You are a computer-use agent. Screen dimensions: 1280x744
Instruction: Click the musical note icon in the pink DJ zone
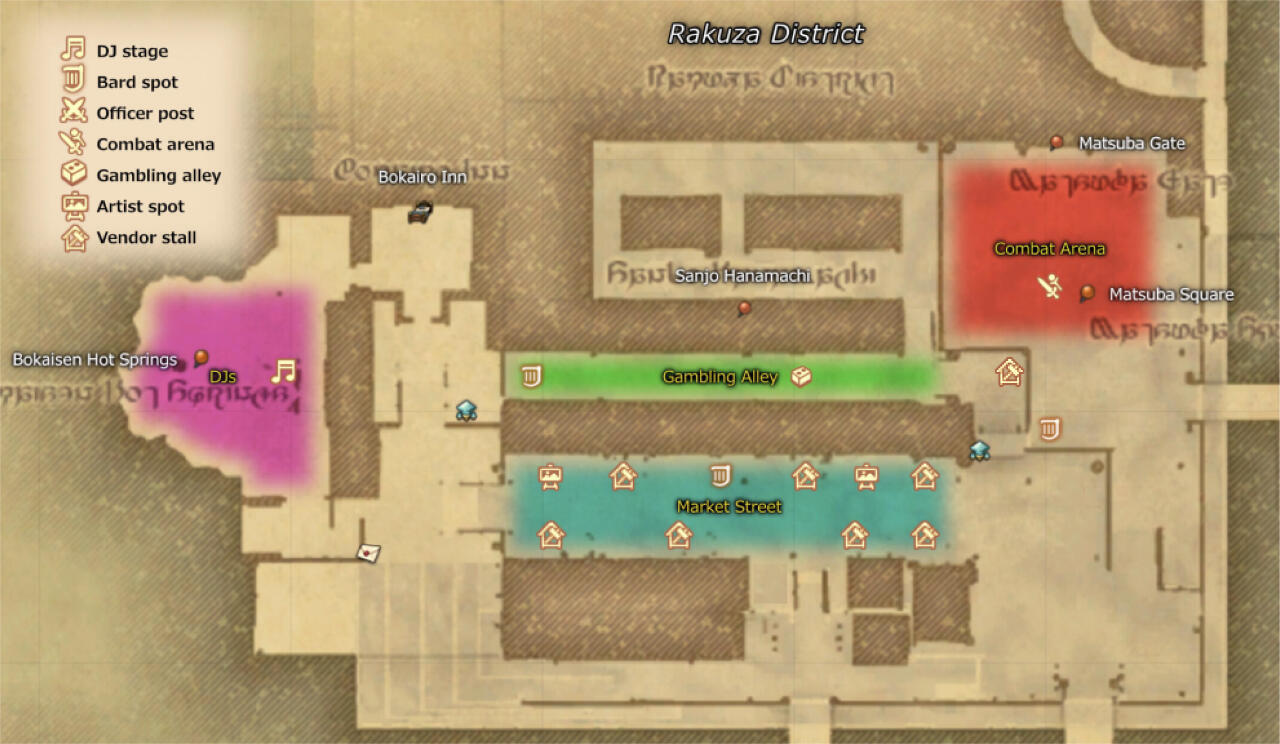285,372
